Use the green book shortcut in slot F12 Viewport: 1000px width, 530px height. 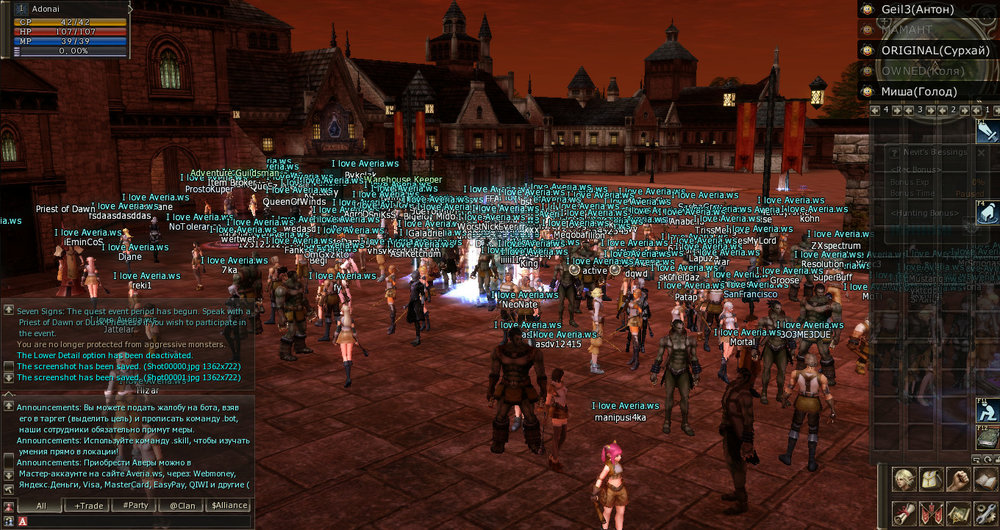click(988, 438)
